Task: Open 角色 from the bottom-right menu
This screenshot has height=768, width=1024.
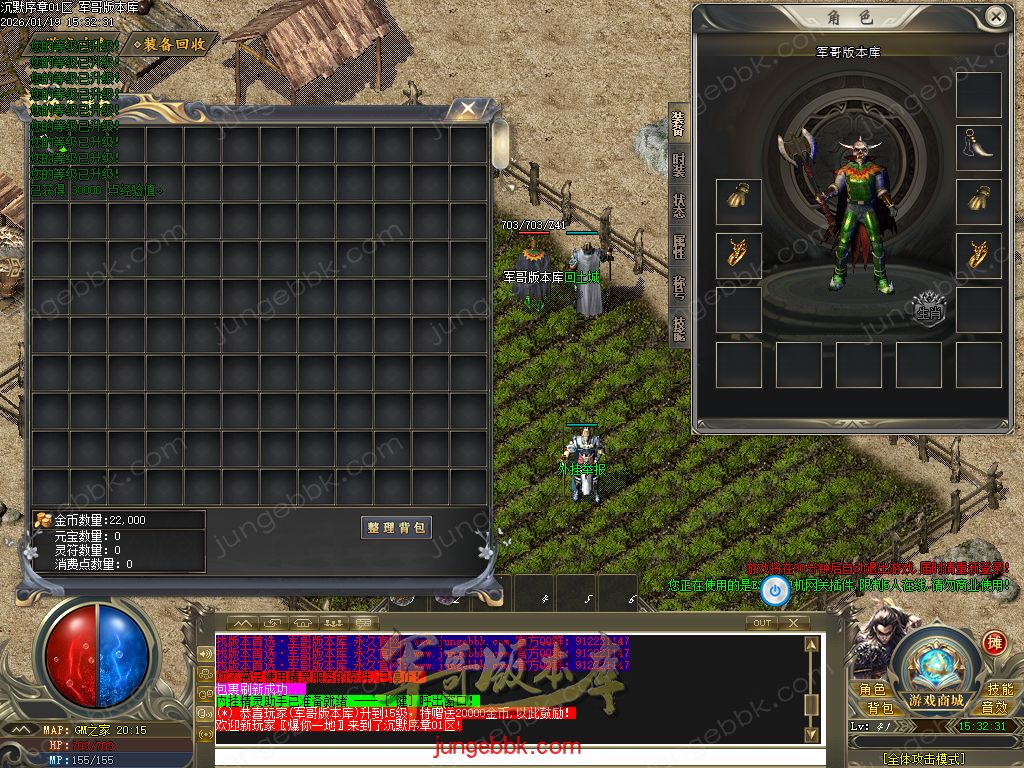Action: click(872, 690)
